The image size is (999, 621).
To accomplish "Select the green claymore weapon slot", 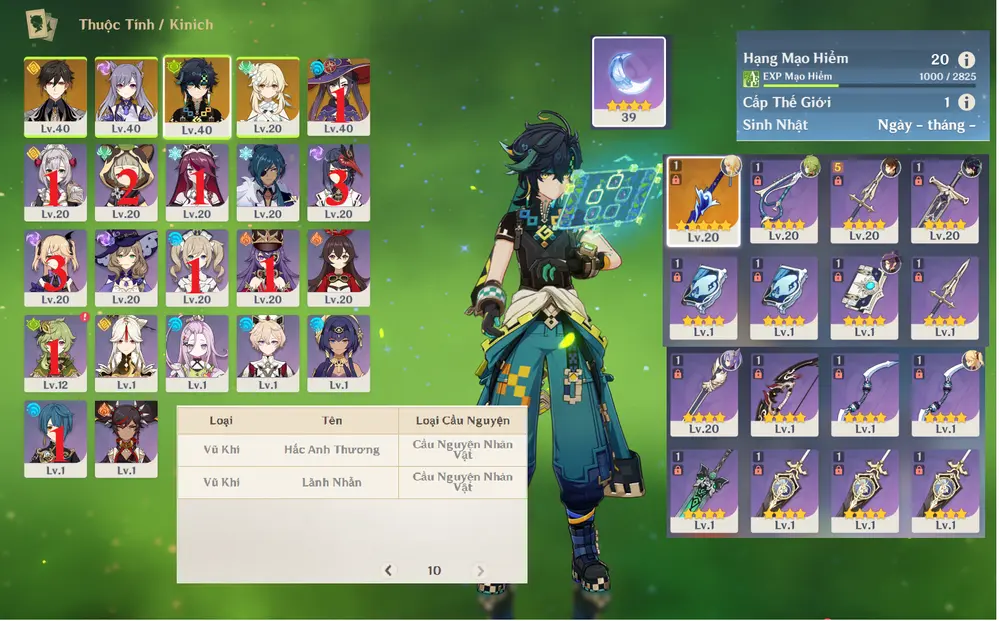I will point(703,489).
